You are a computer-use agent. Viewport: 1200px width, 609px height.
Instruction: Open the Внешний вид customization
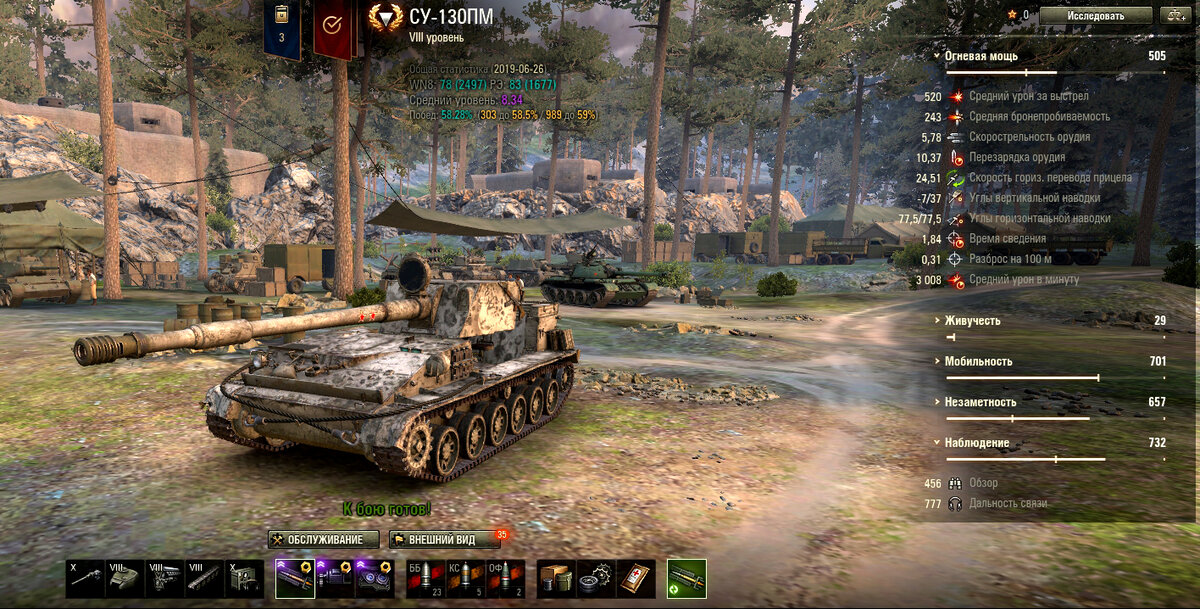[x=444, y=540]
